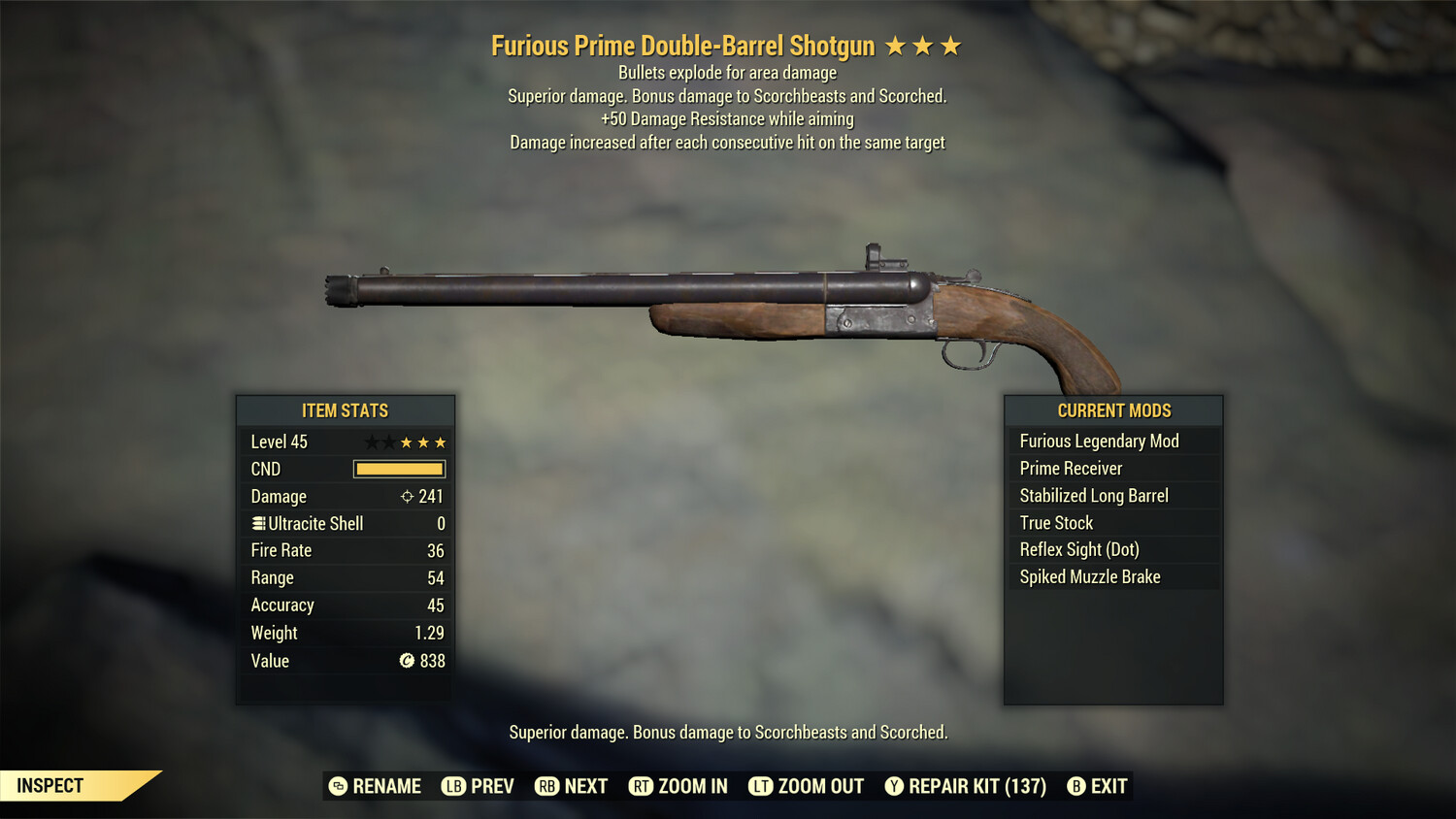Toggle the third star in the shotgun title
The width and height of the screenshot is (1456, 819).
point(953,45)
